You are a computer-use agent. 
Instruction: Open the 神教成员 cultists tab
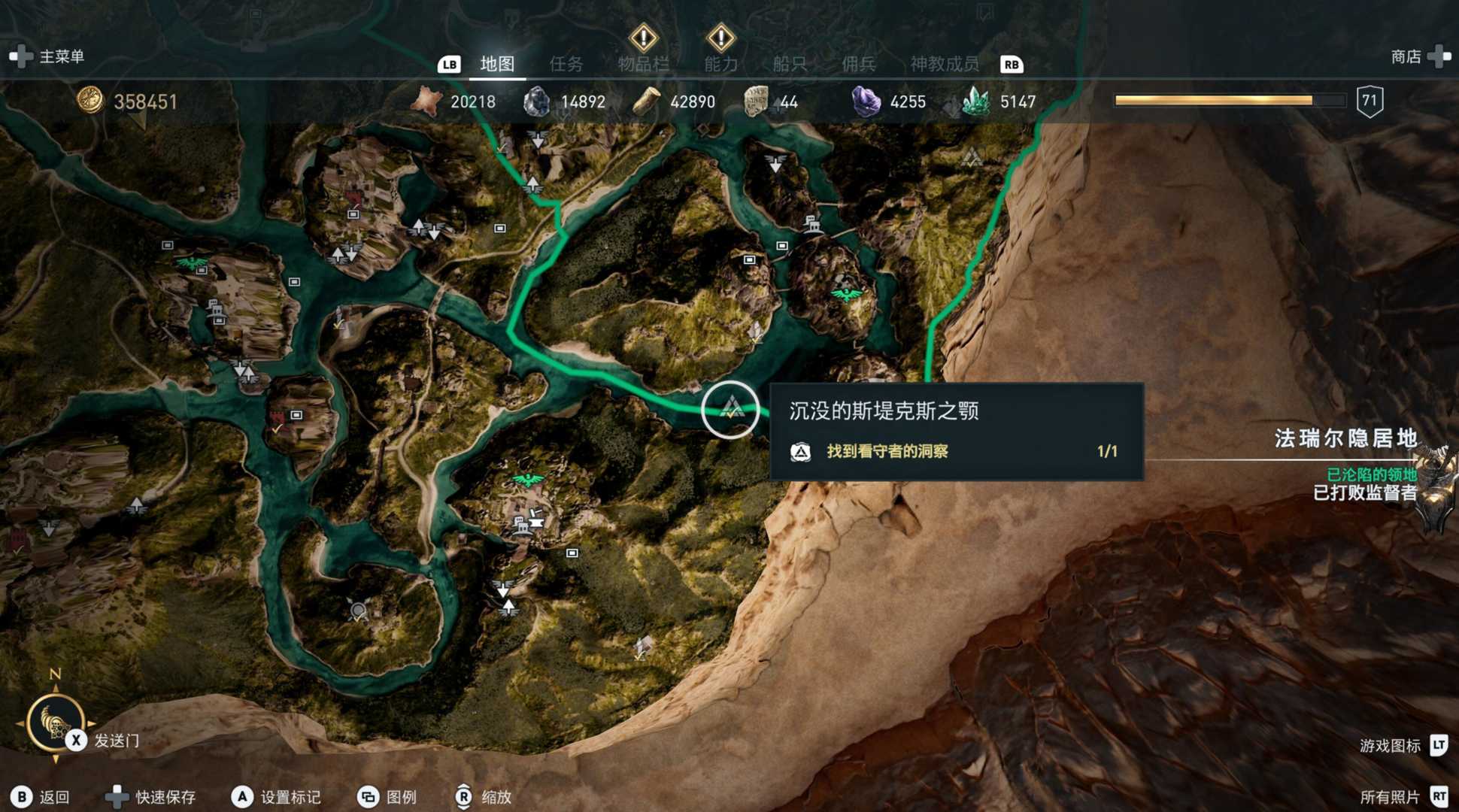945,64
